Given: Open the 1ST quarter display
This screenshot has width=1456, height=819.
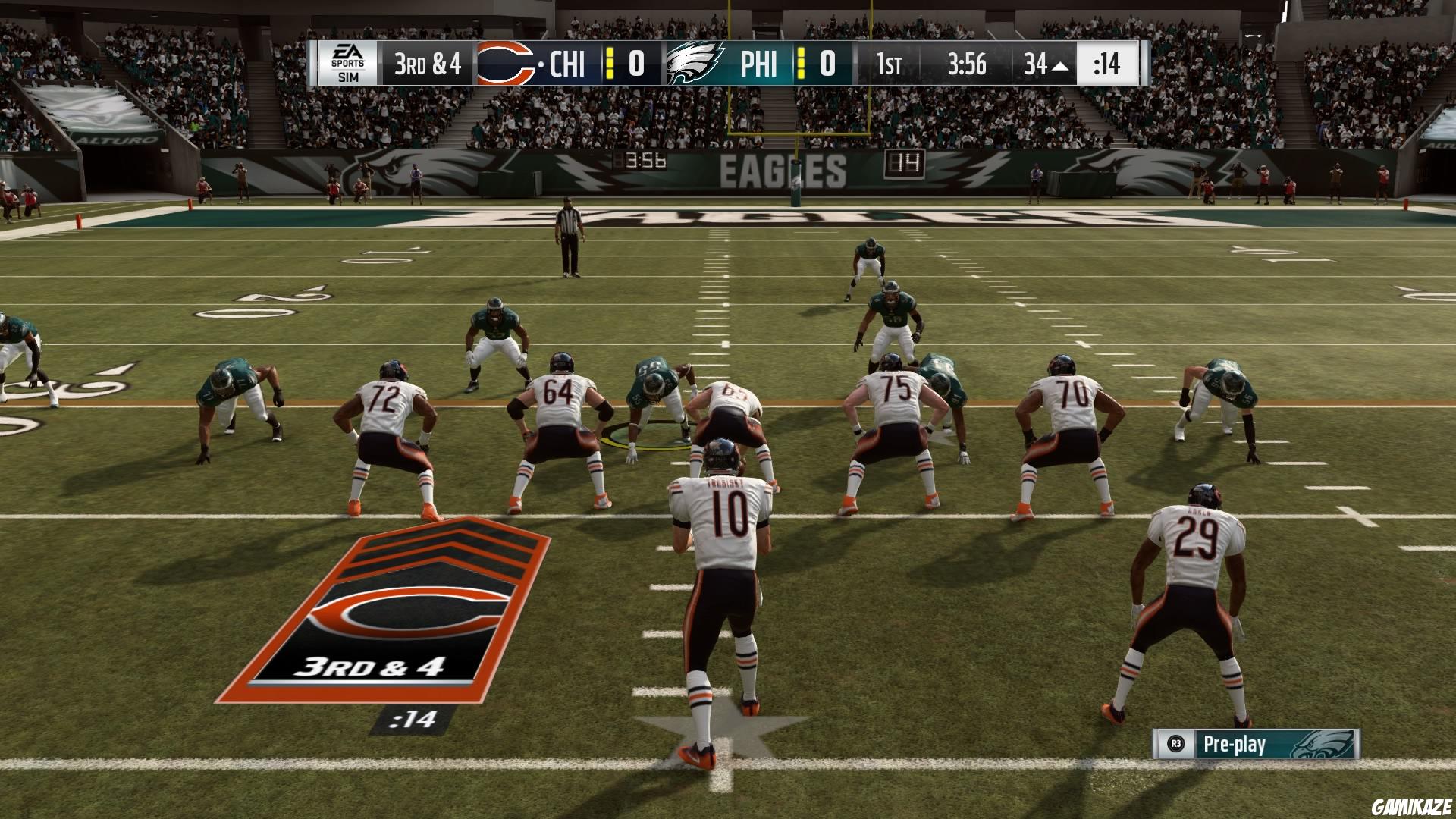Looking at the screenshot, I should pyautogui.click(x=889, y=65).
